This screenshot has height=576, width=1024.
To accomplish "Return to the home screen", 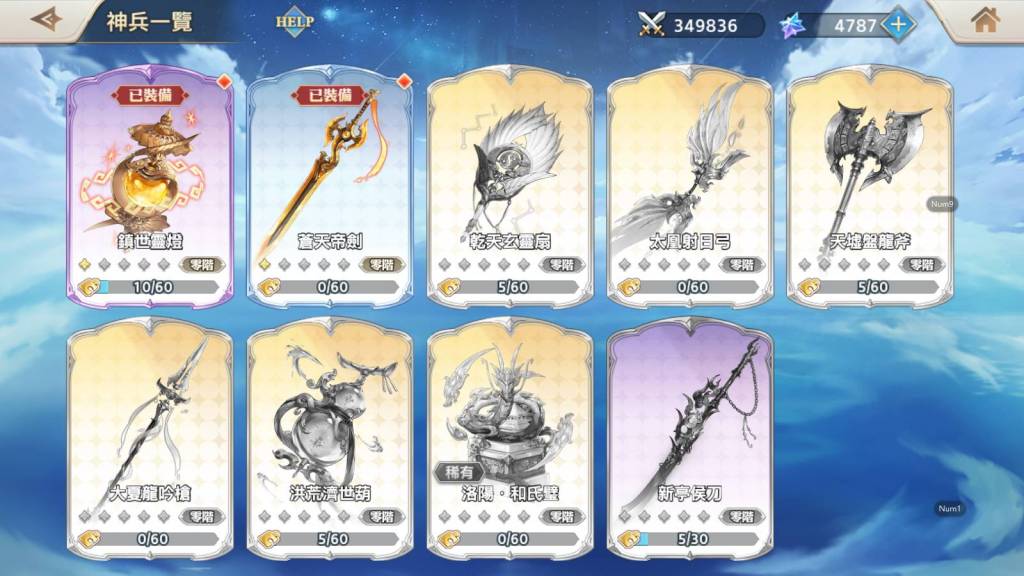I will (x=985, y=20).
